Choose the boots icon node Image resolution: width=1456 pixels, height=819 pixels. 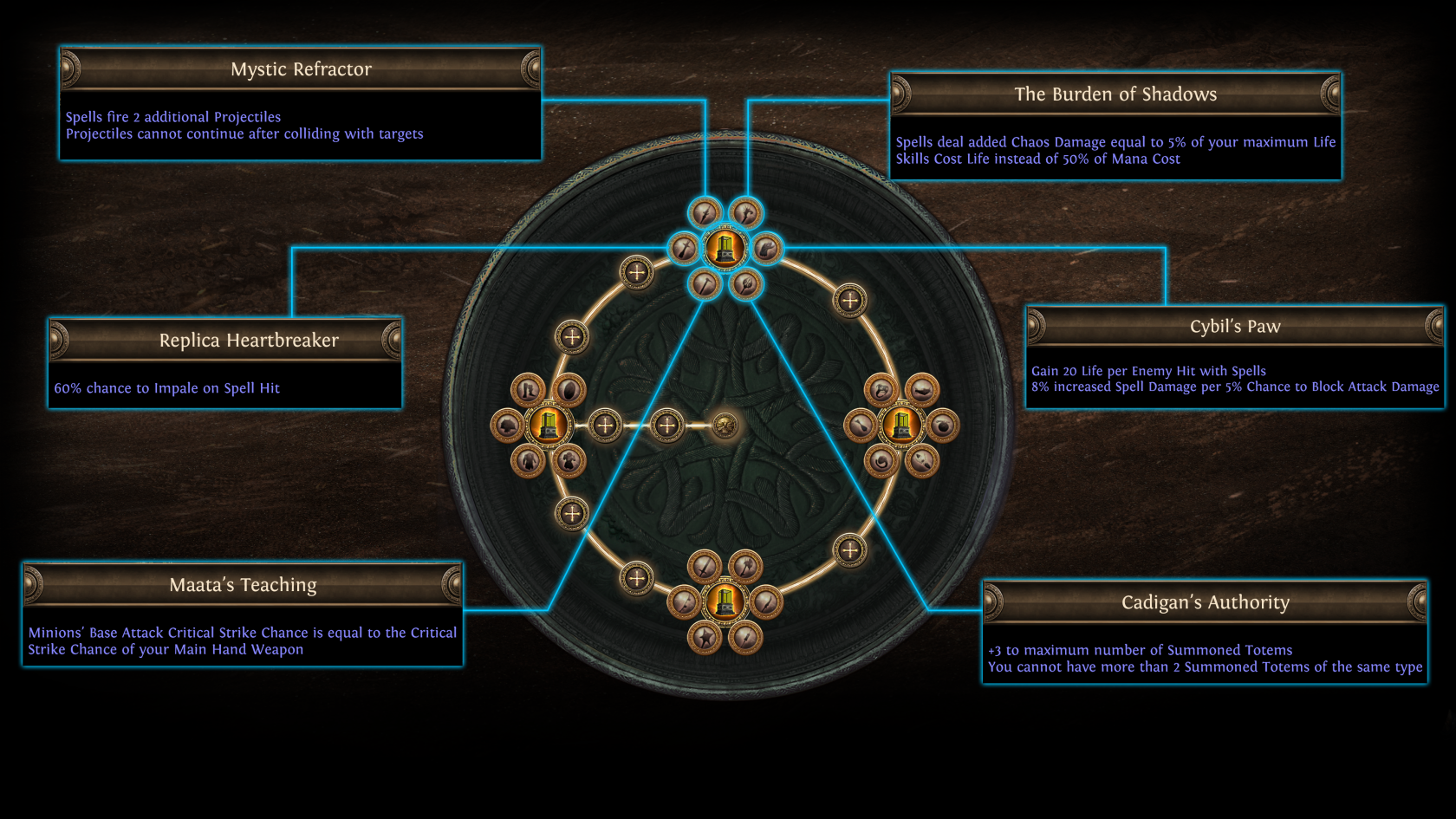tap(528, 390)
